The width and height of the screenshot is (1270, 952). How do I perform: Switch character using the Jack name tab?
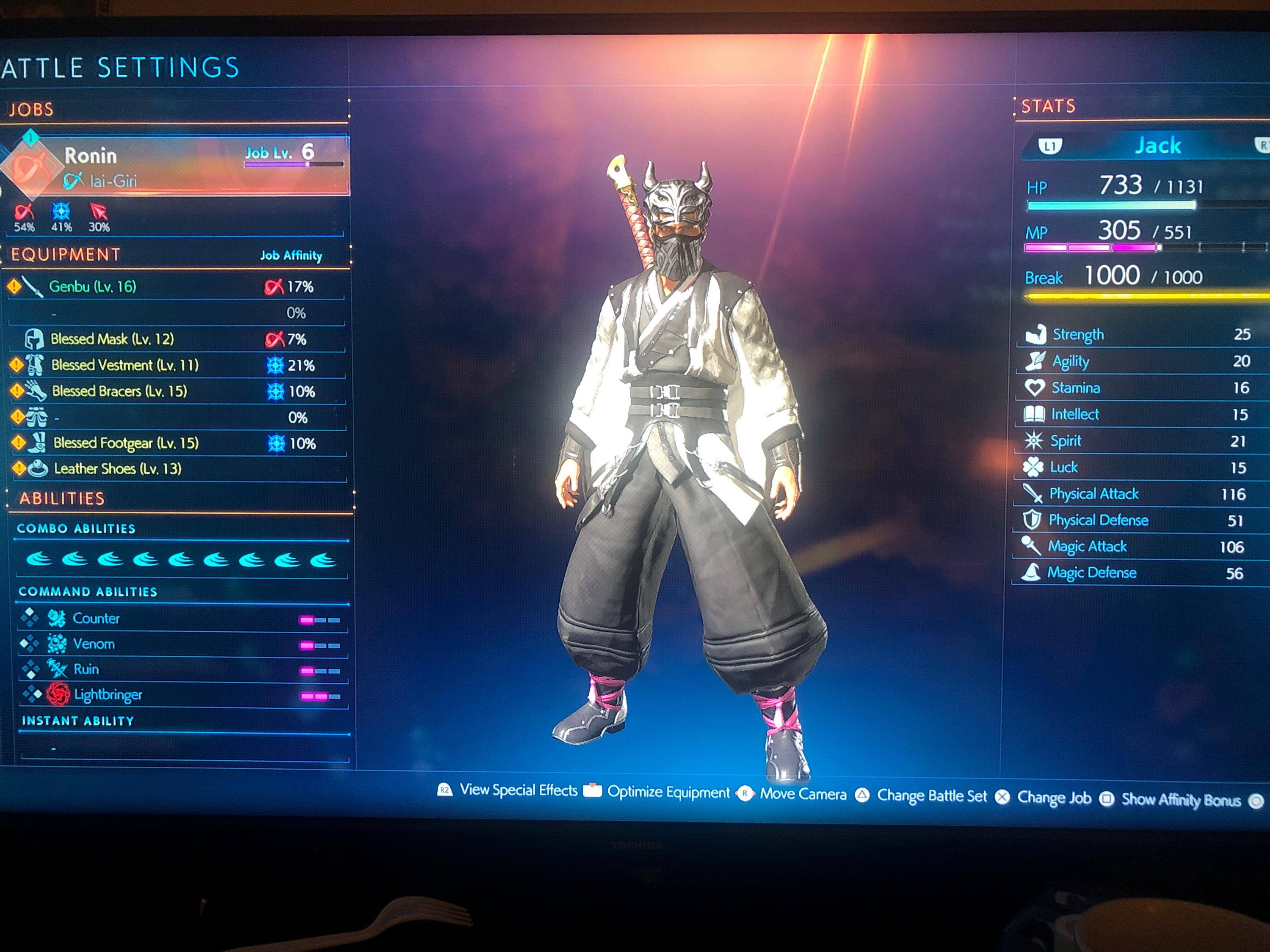(x=1157, y=146)
